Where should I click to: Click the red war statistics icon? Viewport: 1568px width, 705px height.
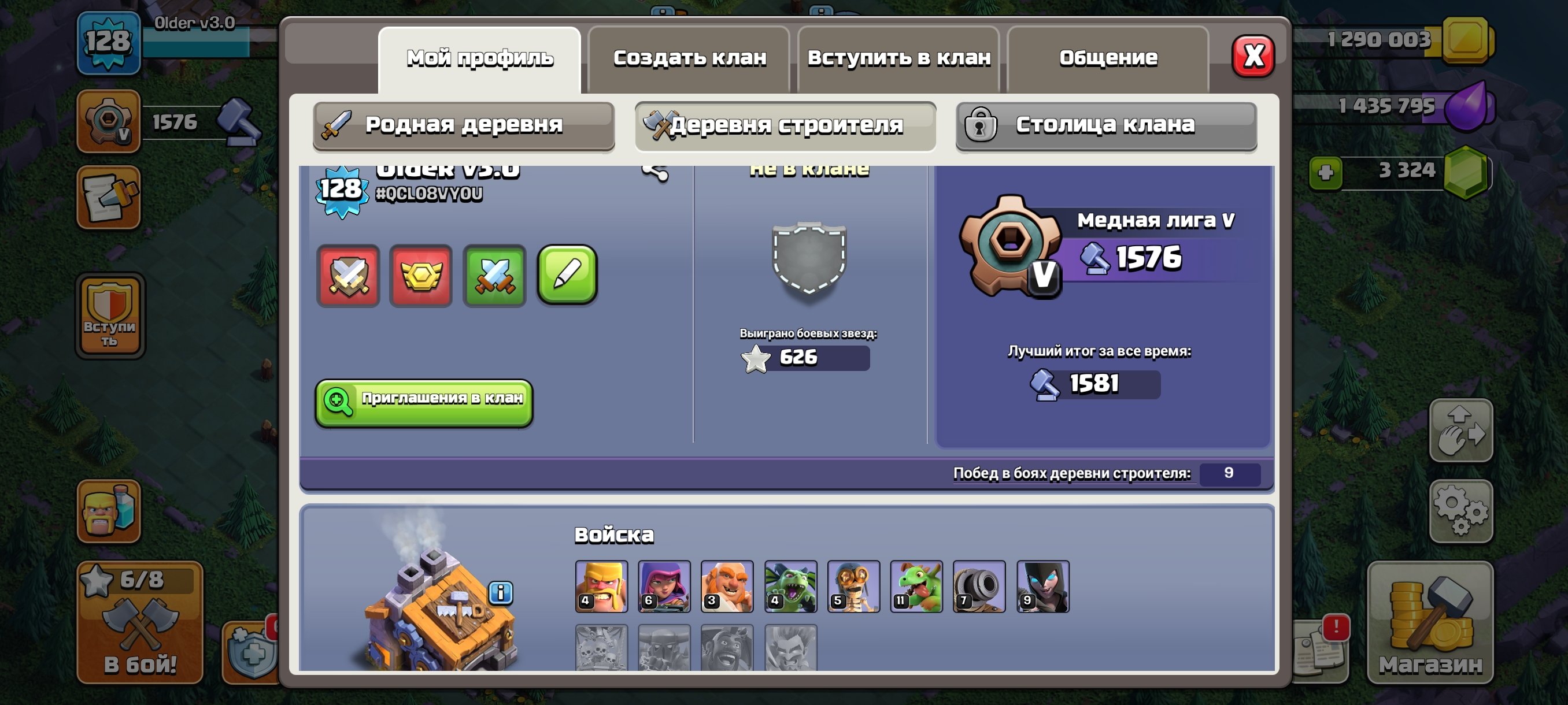349,277
